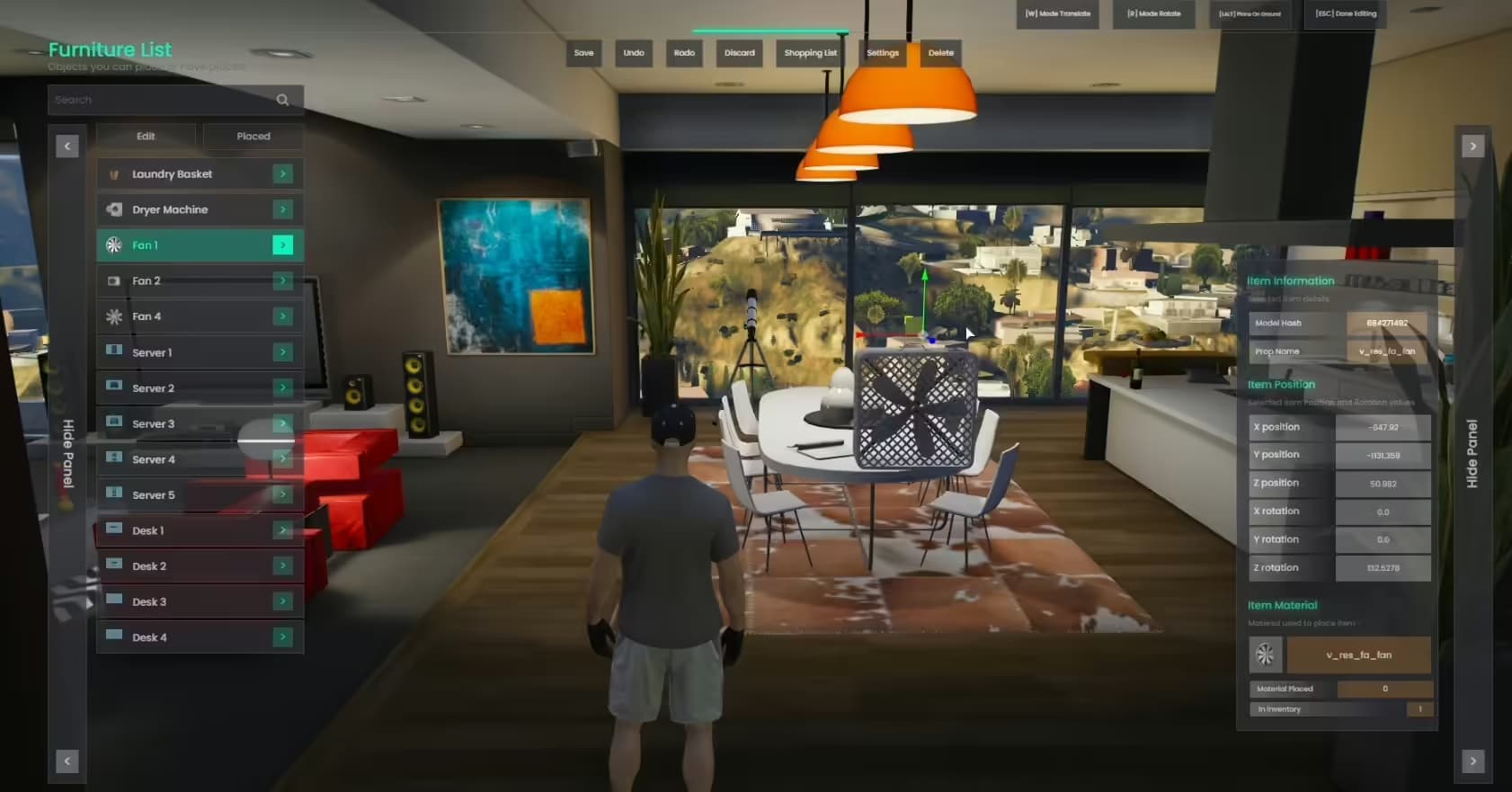Viewport: 1512px width, 792px height.
Task: Edit the Z rotation value field
Action: (1384, 567)
